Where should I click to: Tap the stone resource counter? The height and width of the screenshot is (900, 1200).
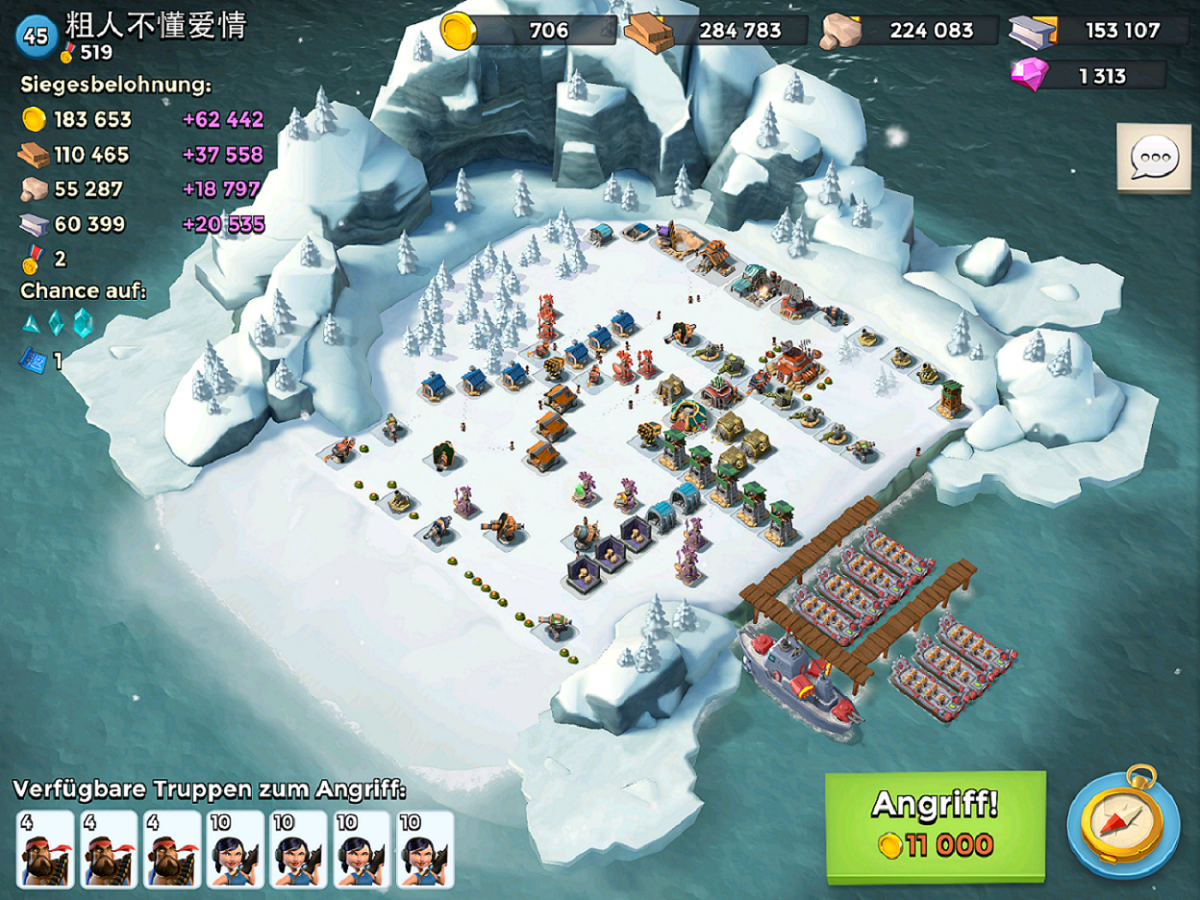pyautogui.click(x=908, y=30)
